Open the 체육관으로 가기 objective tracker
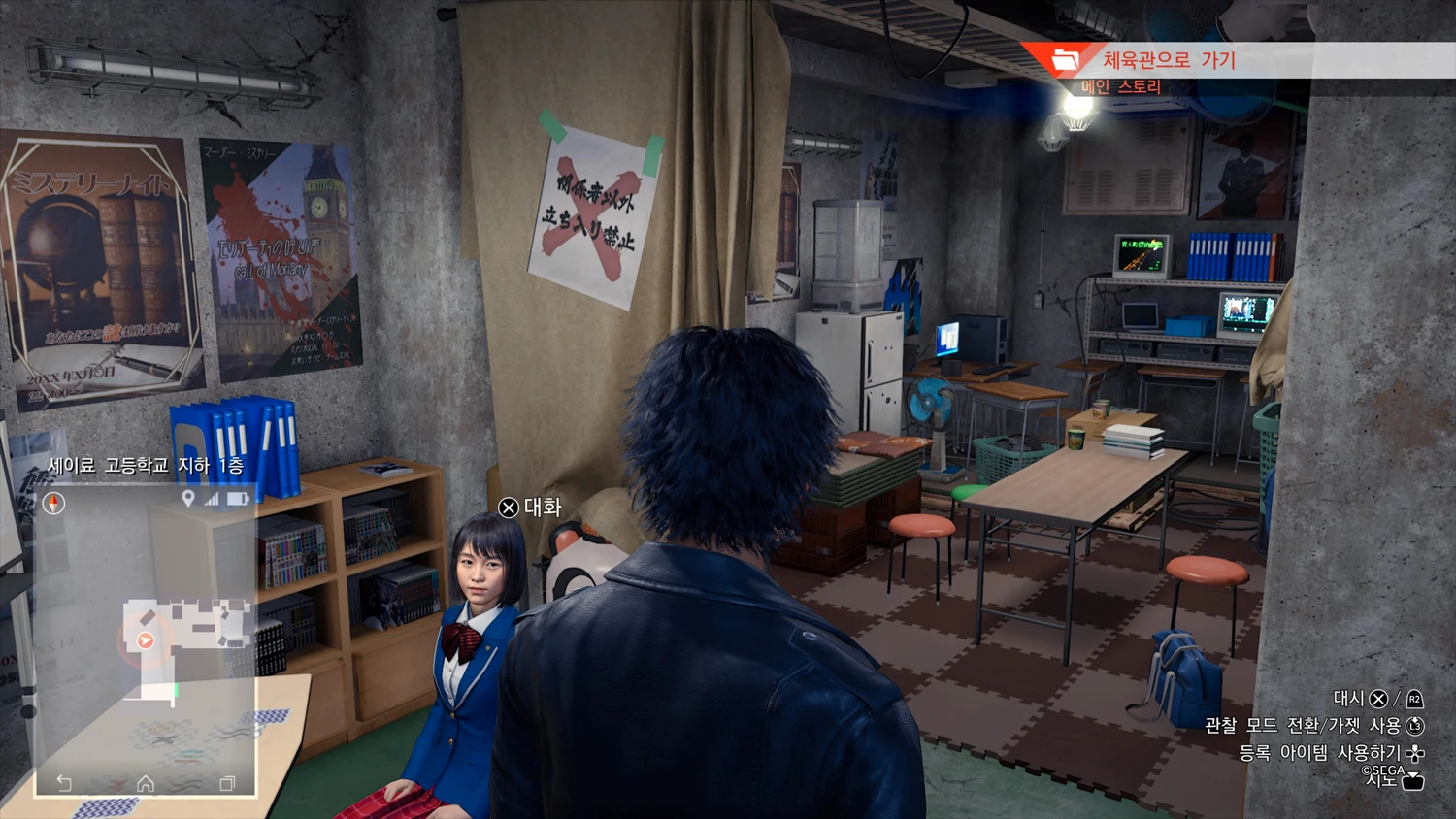 (x=1169, y=60)
